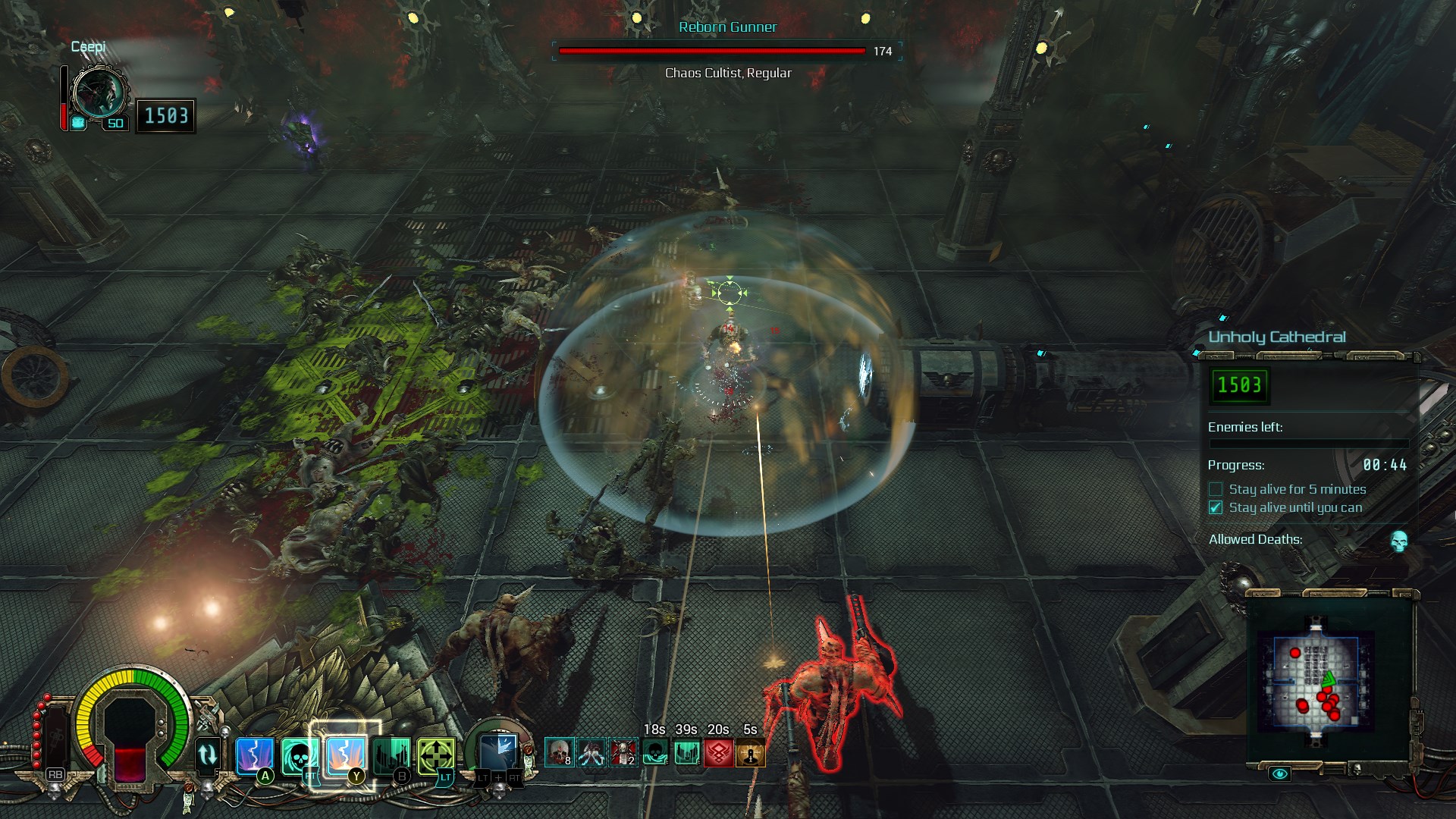Click the weapon swap arrows icon
This screenshot has height=819, width=1456.
[x=207, y=755]
